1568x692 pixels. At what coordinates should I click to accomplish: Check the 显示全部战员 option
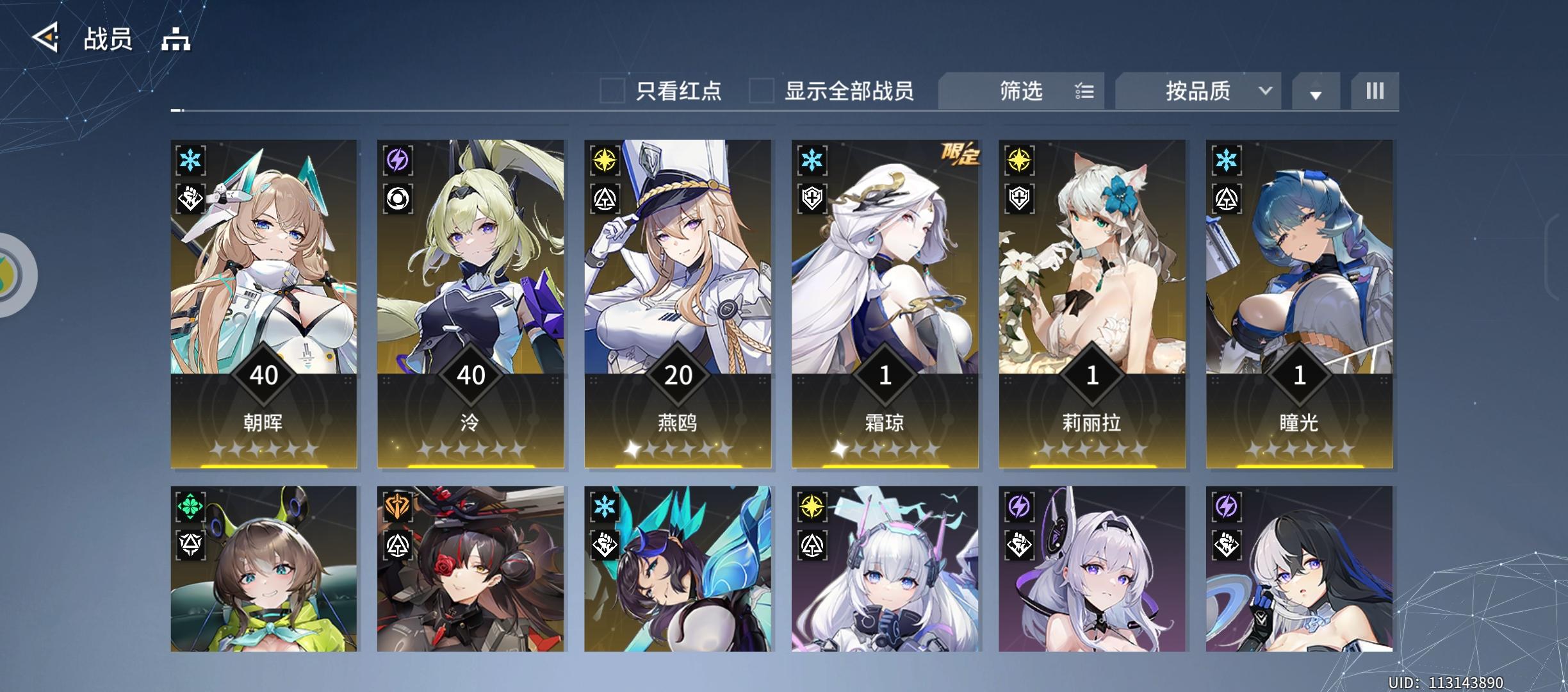click(761, 92)
